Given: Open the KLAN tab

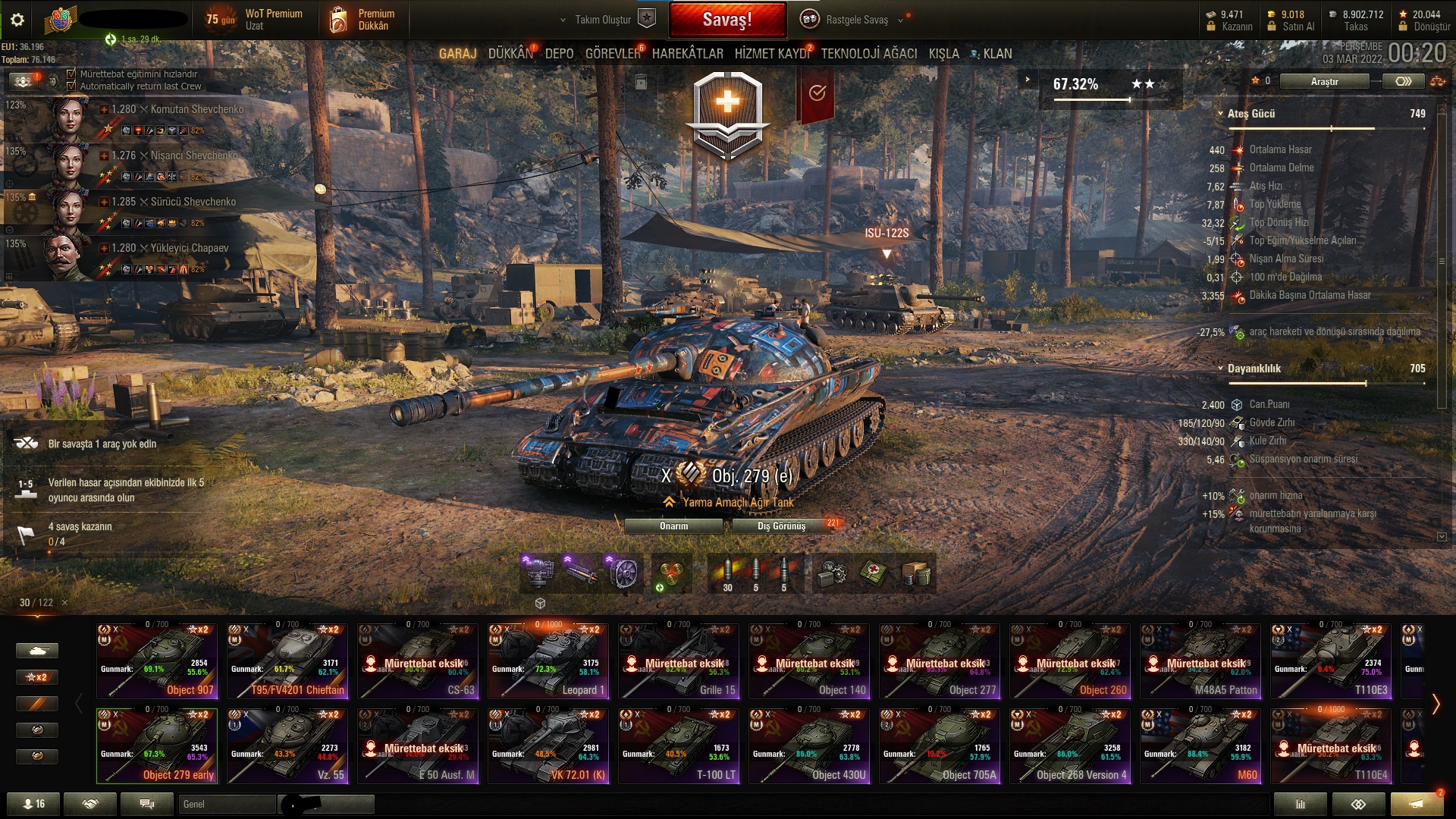Looking at the screenshot, I should [996, 54].
